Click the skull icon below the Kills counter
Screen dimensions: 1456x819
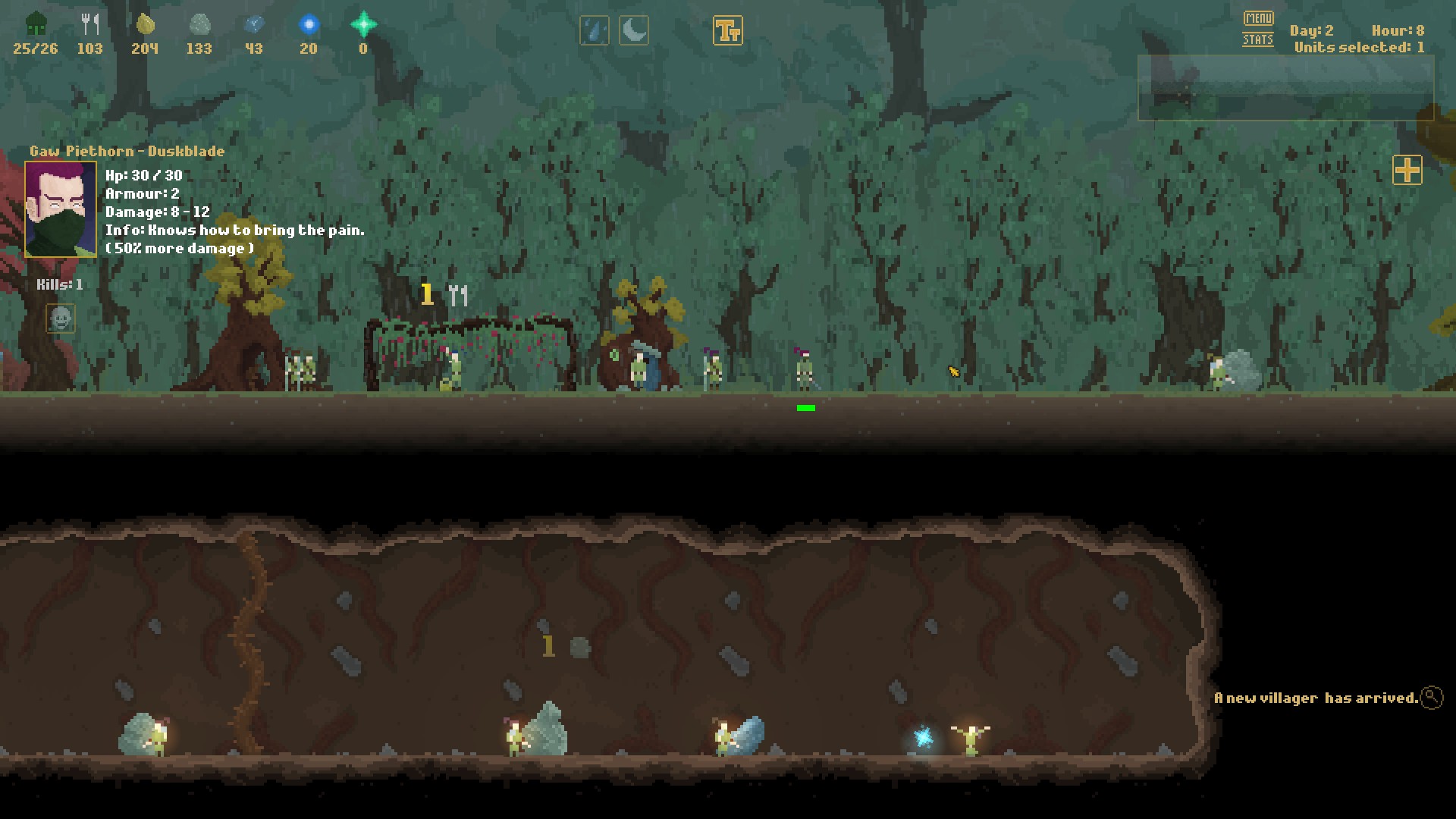coord(61,319)
